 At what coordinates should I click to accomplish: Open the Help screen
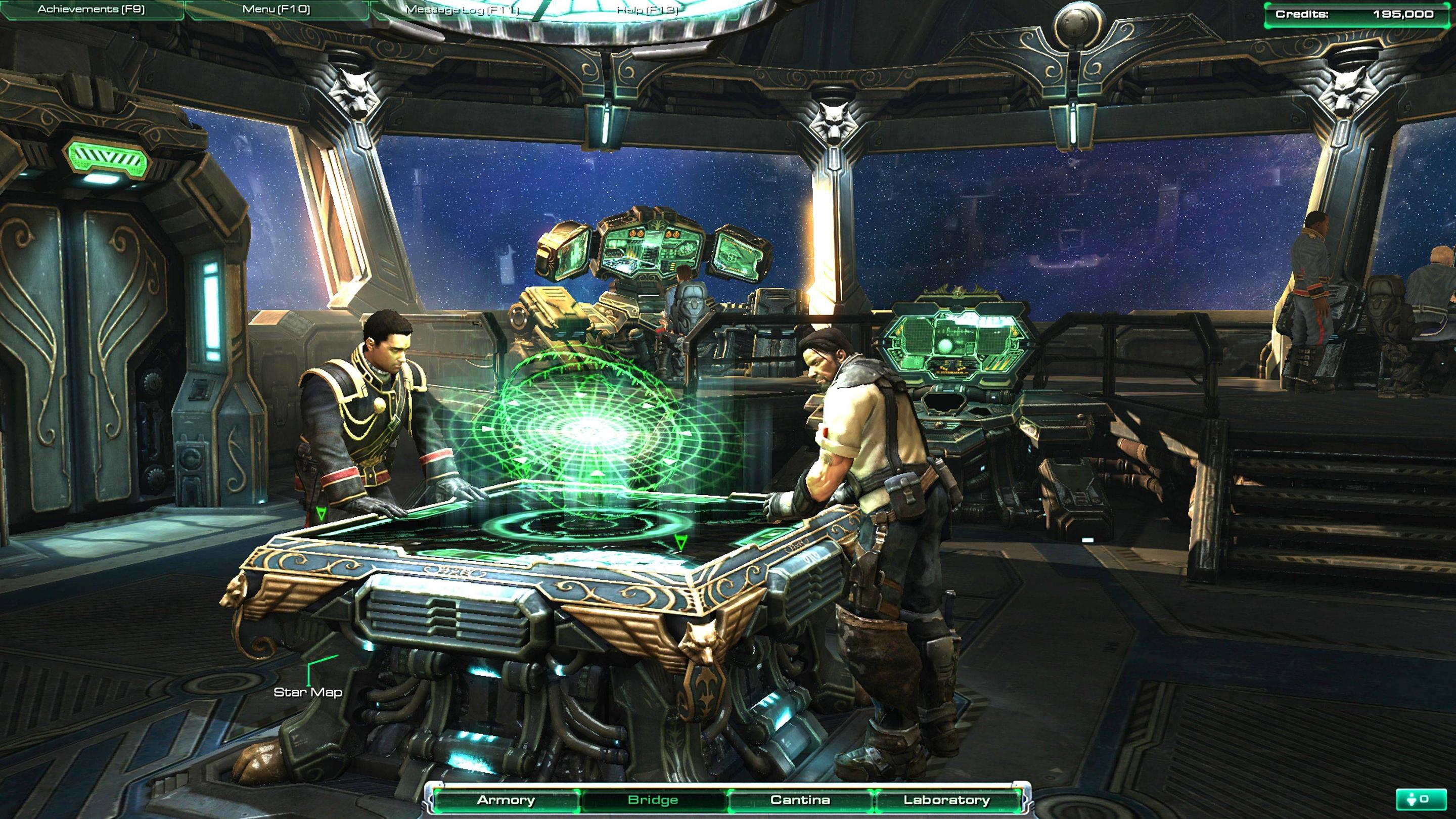pyautogui.click(x=647, y=10)
